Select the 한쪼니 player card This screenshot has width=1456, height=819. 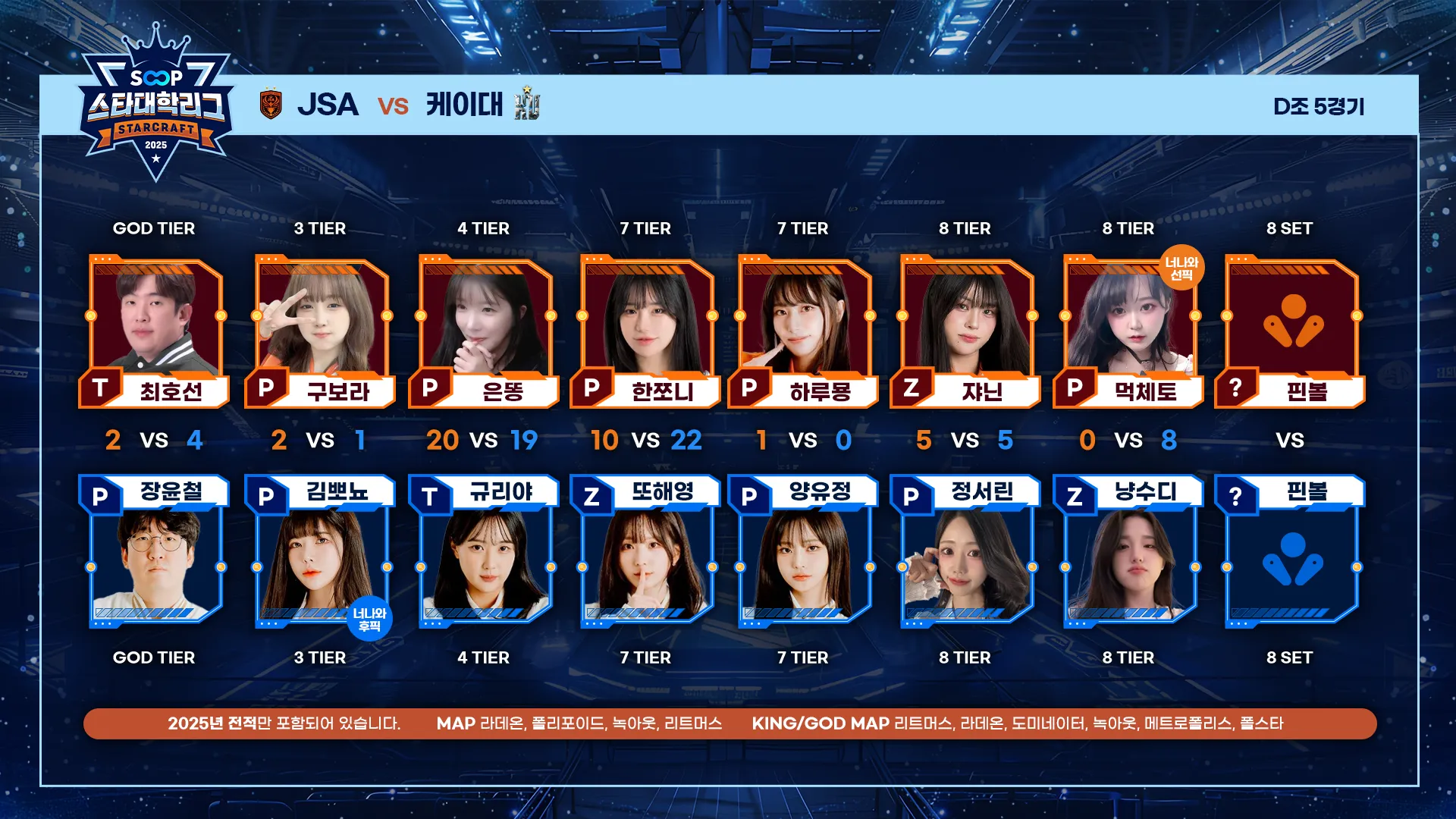(x=646, y=330)
